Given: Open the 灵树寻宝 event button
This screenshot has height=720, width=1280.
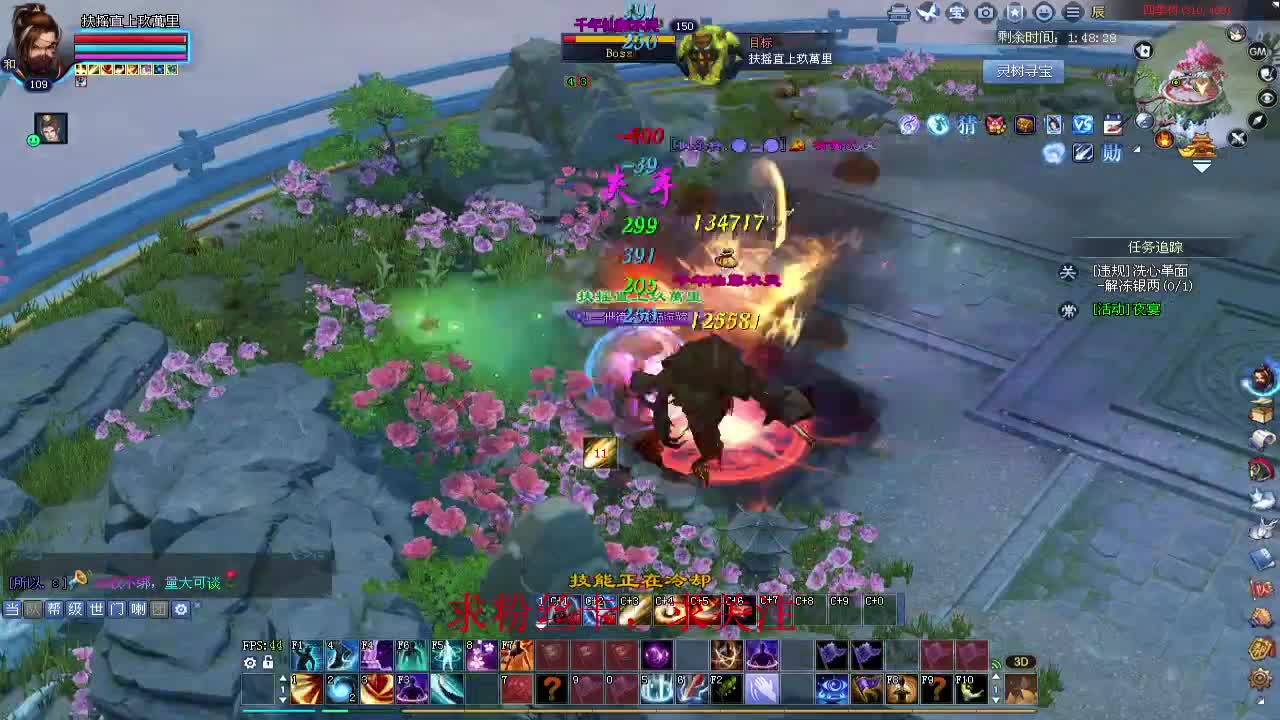Looking at the screenshot, I should [1023, 71].
